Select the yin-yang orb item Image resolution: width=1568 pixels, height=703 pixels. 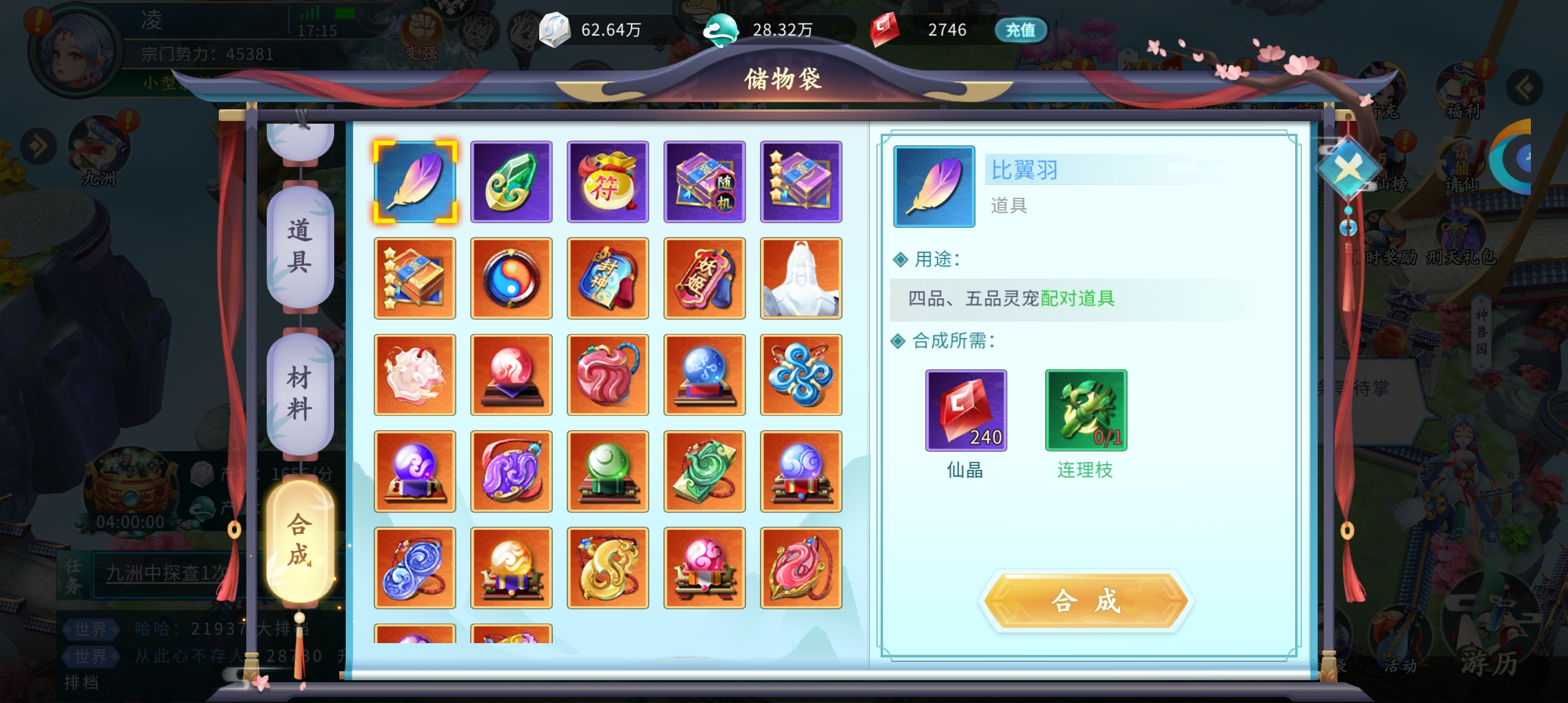tap(511, 279)
